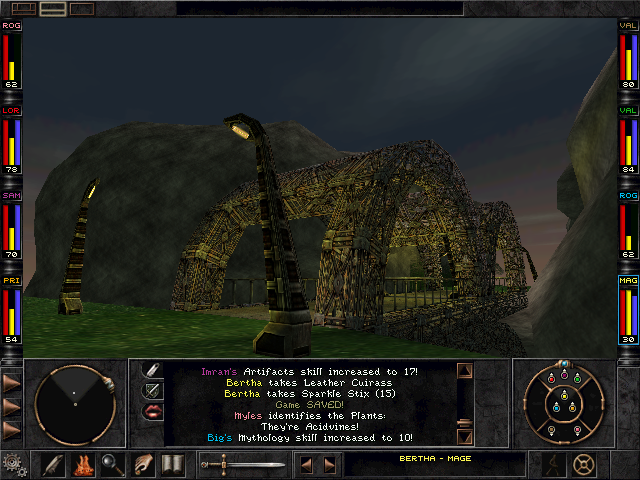640x480 pixels.
Task: Choose the middle interface layout button
Action: 53,8
